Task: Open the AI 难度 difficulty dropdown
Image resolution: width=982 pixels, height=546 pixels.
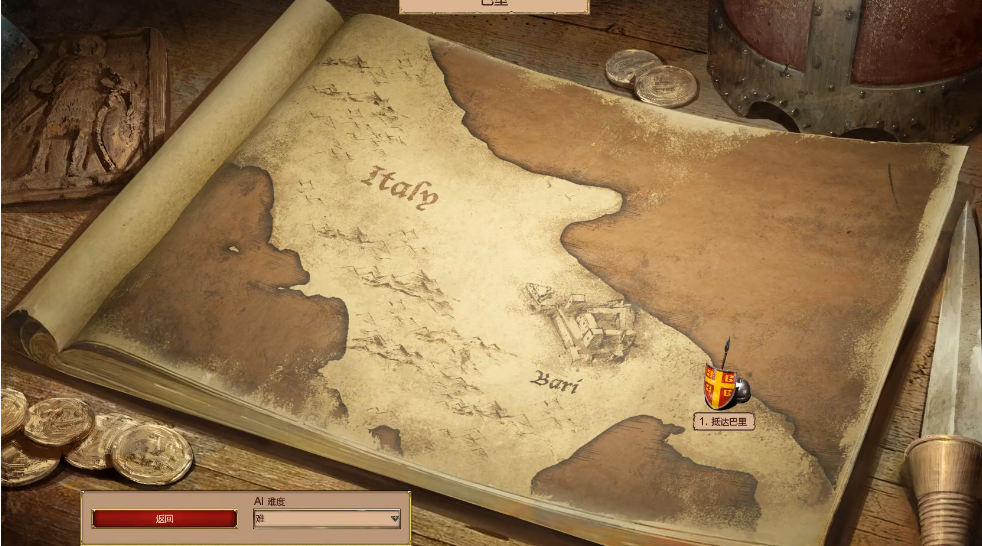Action: (x=327, y=519)
